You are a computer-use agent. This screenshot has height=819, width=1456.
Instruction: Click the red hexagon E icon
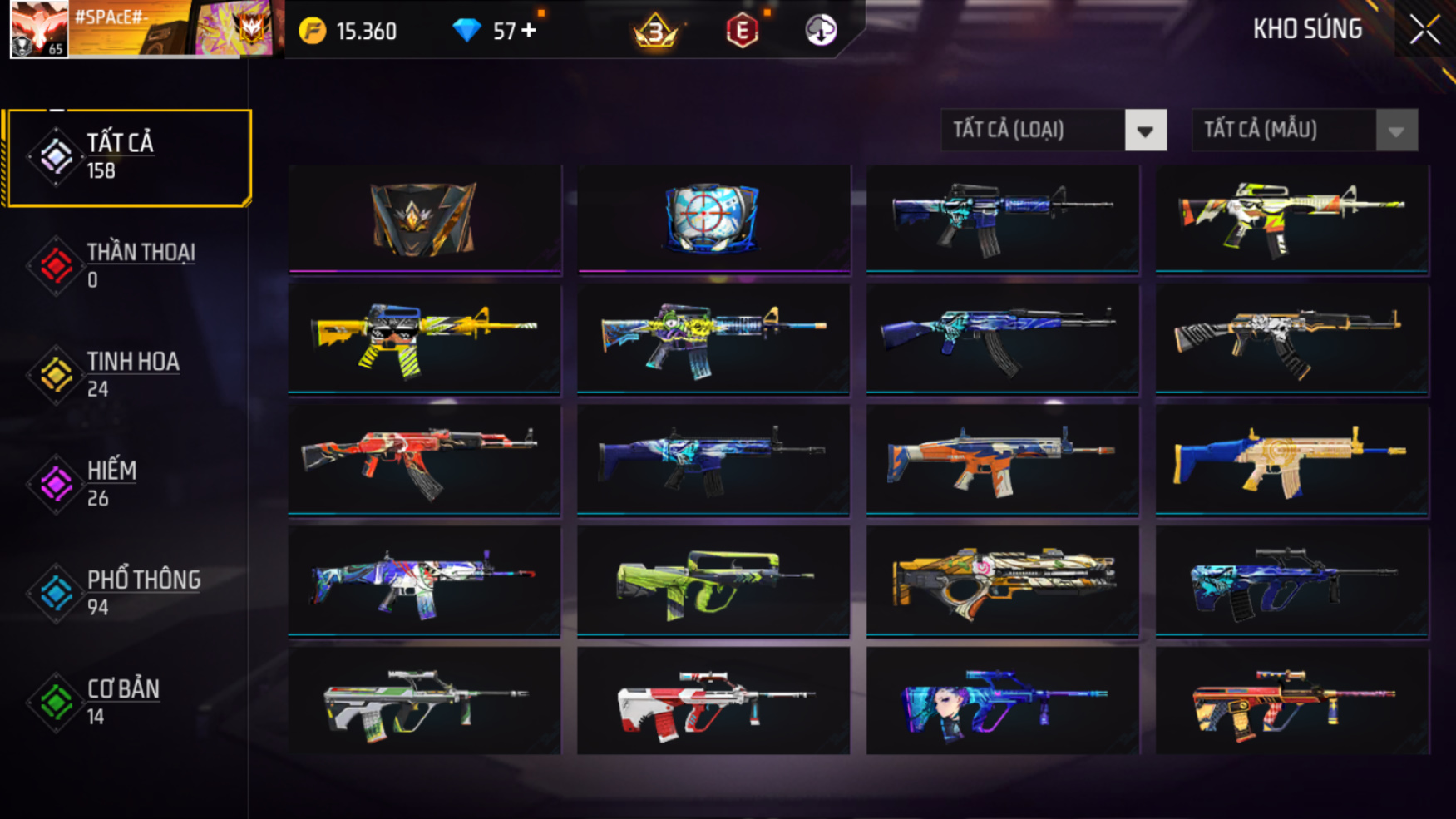[742, 32]
